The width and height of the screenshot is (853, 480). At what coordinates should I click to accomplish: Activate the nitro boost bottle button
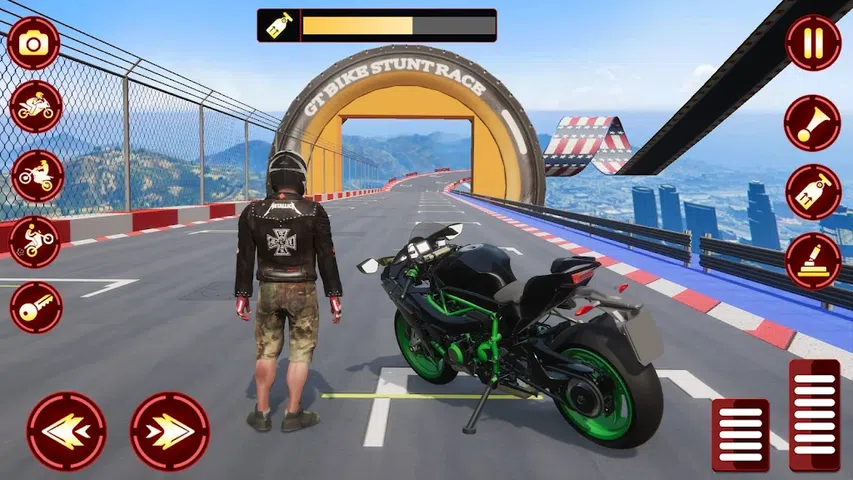click(x=812, y=192)
